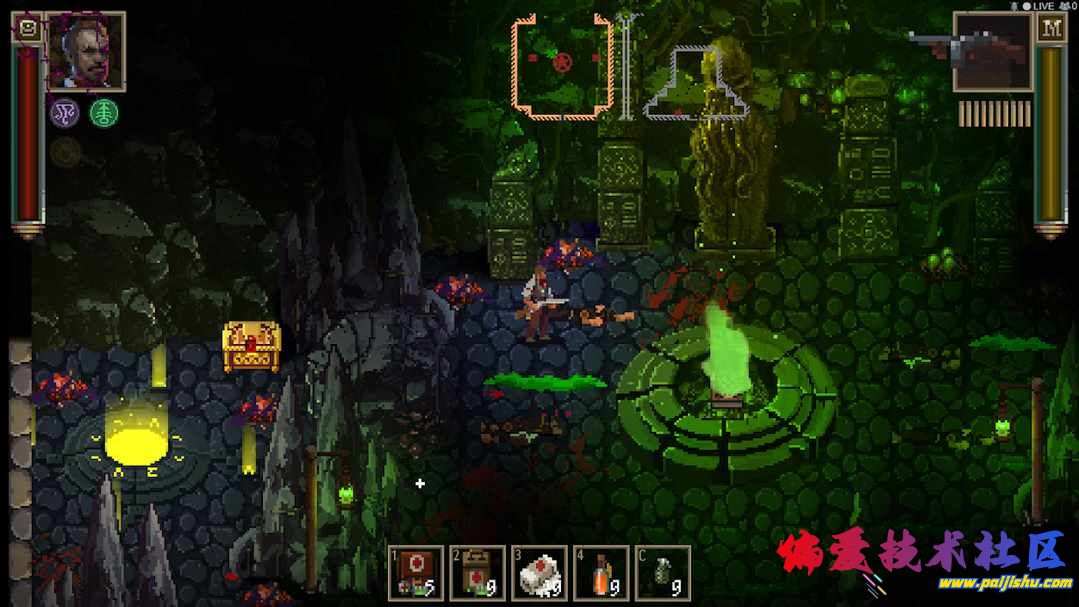Click the M icon above the gold bar
This screenshot has height=607, width=1079.
(1051, 28)
